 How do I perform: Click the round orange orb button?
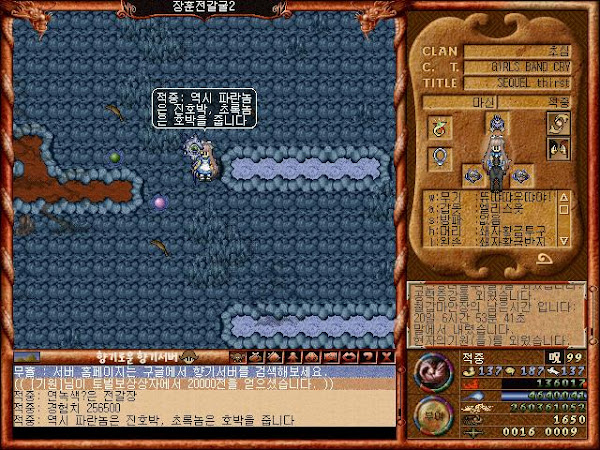(431, 409)
